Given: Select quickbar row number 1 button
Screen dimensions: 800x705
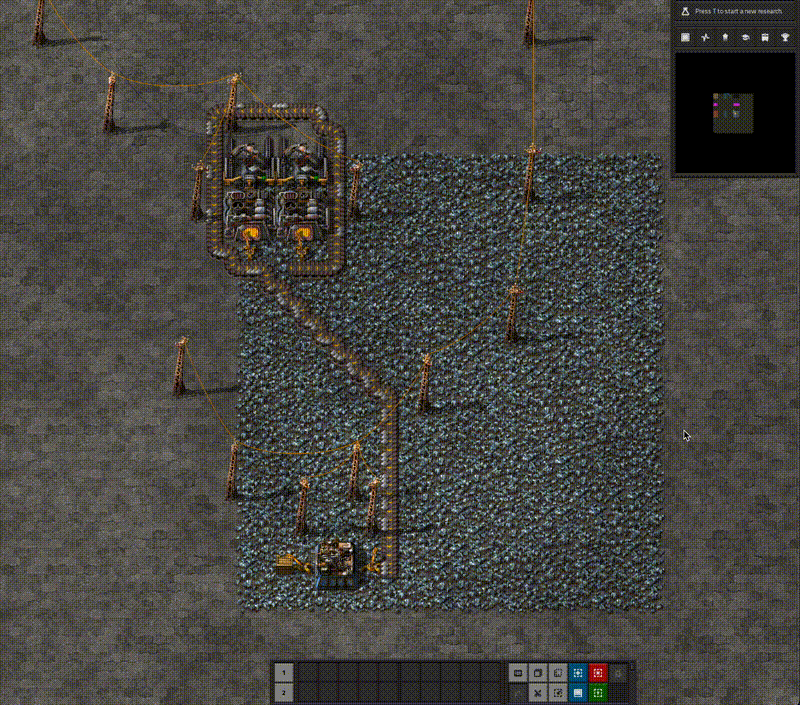Looking at the screenshot, I should pos(284,673).
